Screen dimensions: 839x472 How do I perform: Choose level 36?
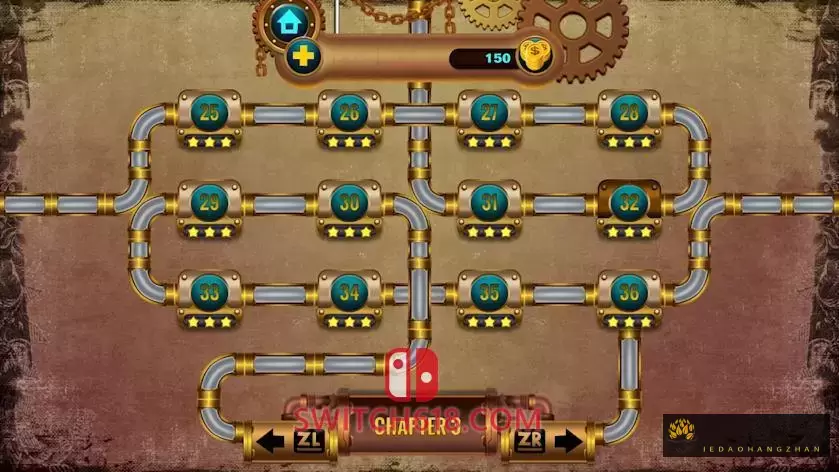click(629, 293)
